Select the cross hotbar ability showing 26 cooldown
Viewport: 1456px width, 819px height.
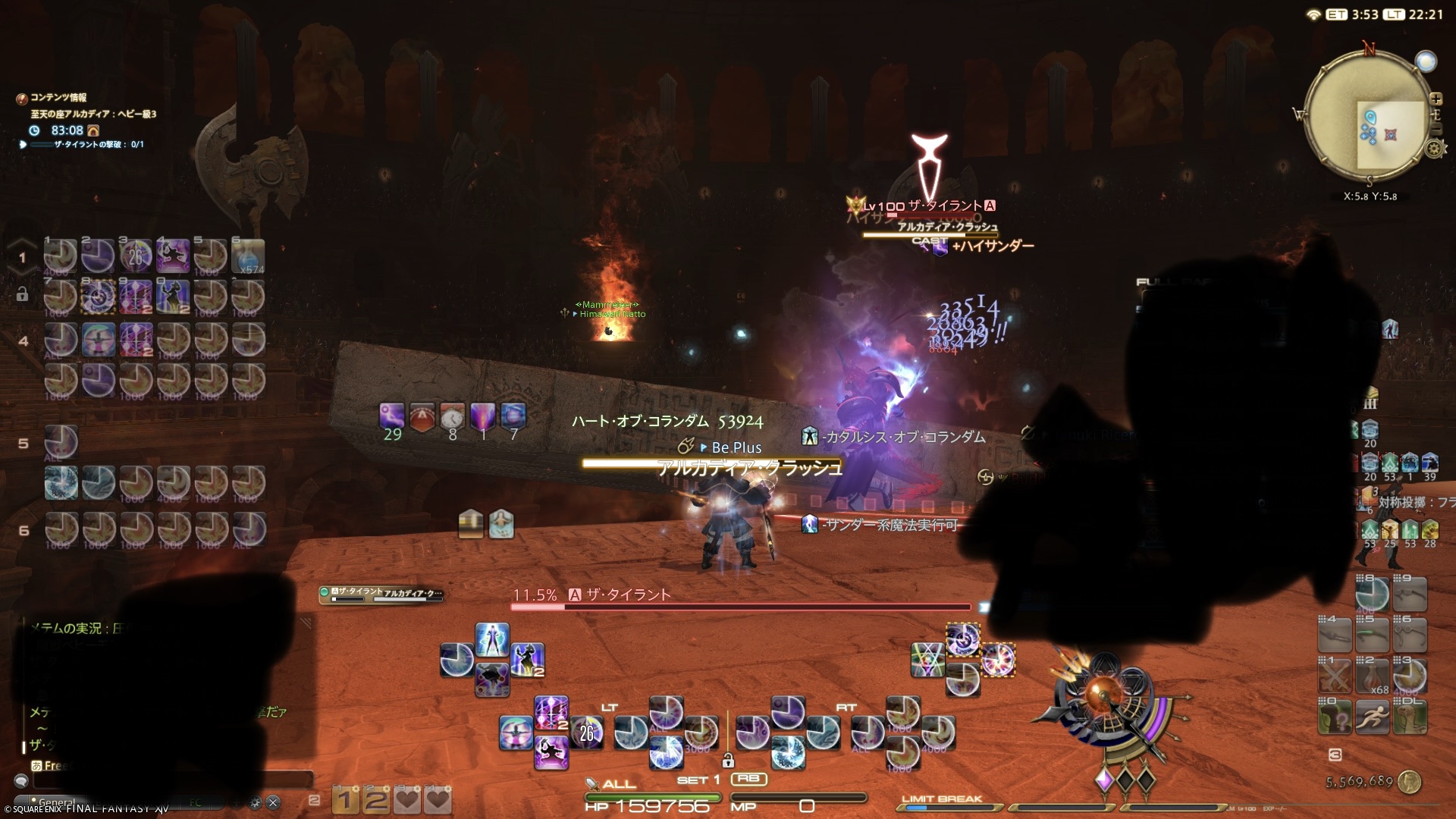[x=587, y=733]
